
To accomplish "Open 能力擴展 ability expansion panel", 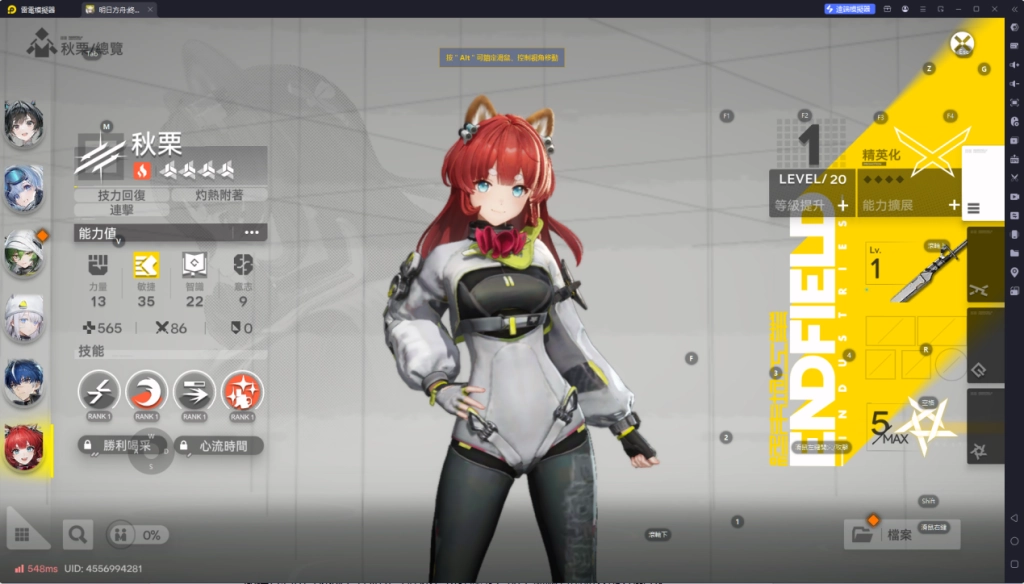I will tap(908, 206).
